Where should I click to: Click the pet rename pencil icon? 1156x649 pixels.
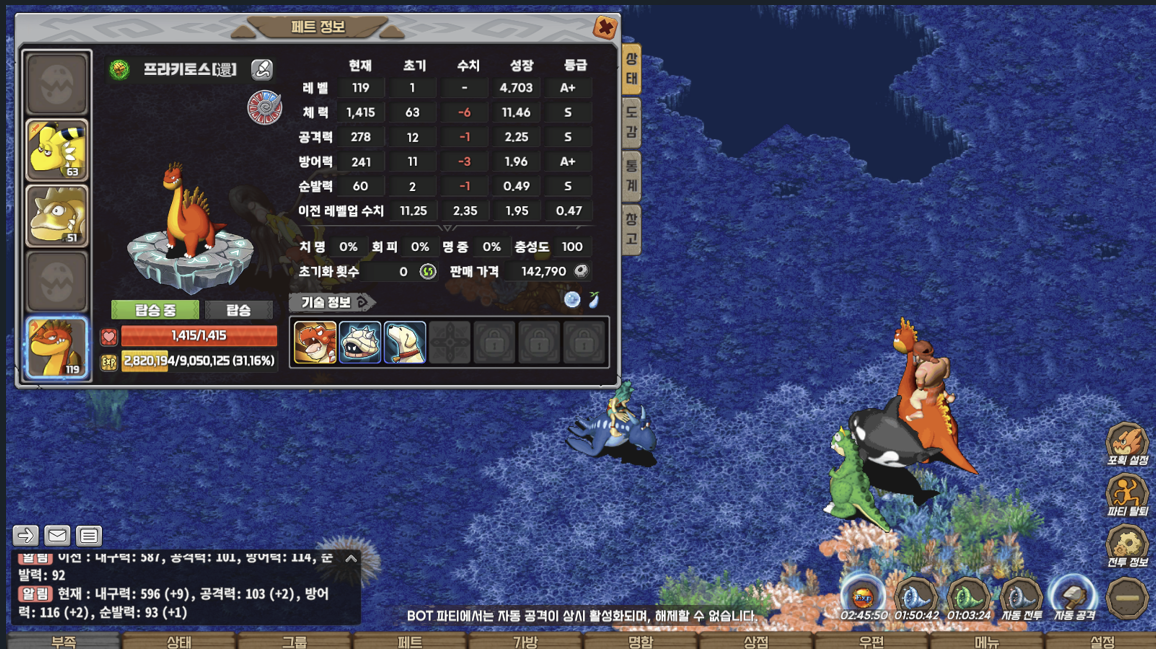coord(261,69)
